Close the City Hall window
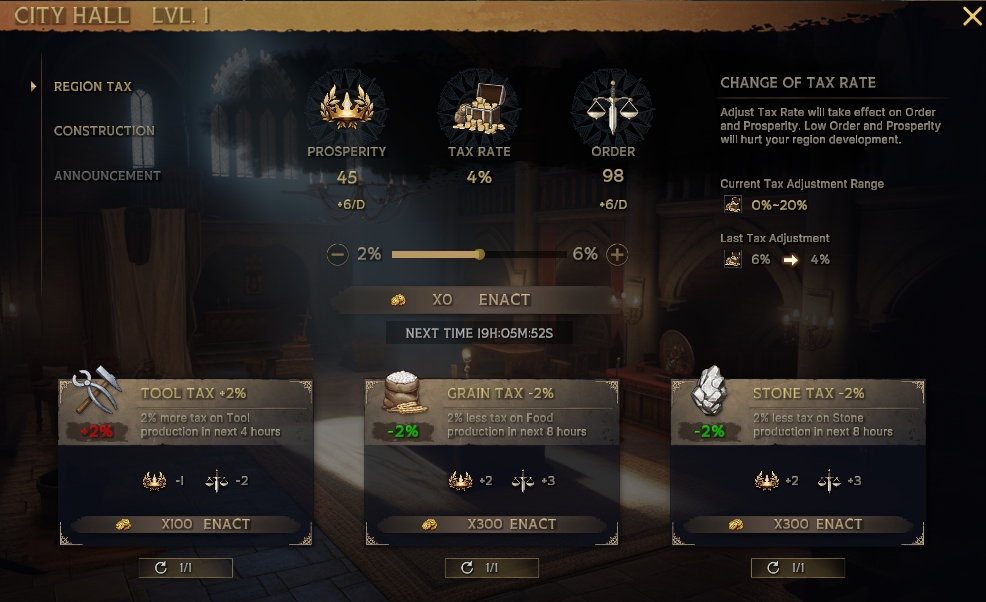The height and width of the screenshot is (602, 986). coord(971,16)
